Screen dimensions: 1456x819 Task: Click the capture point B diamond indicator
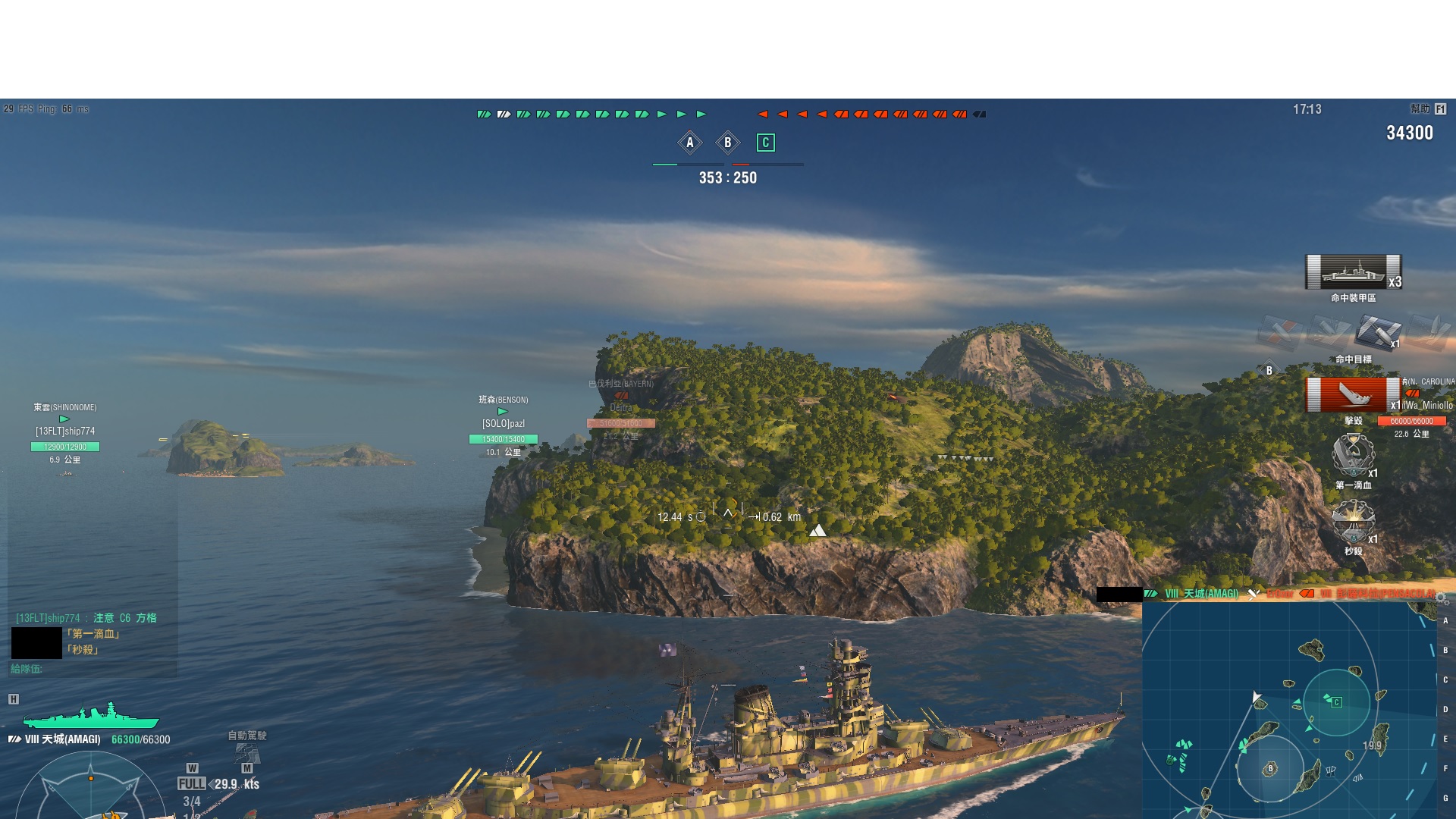tap(728, 143)
